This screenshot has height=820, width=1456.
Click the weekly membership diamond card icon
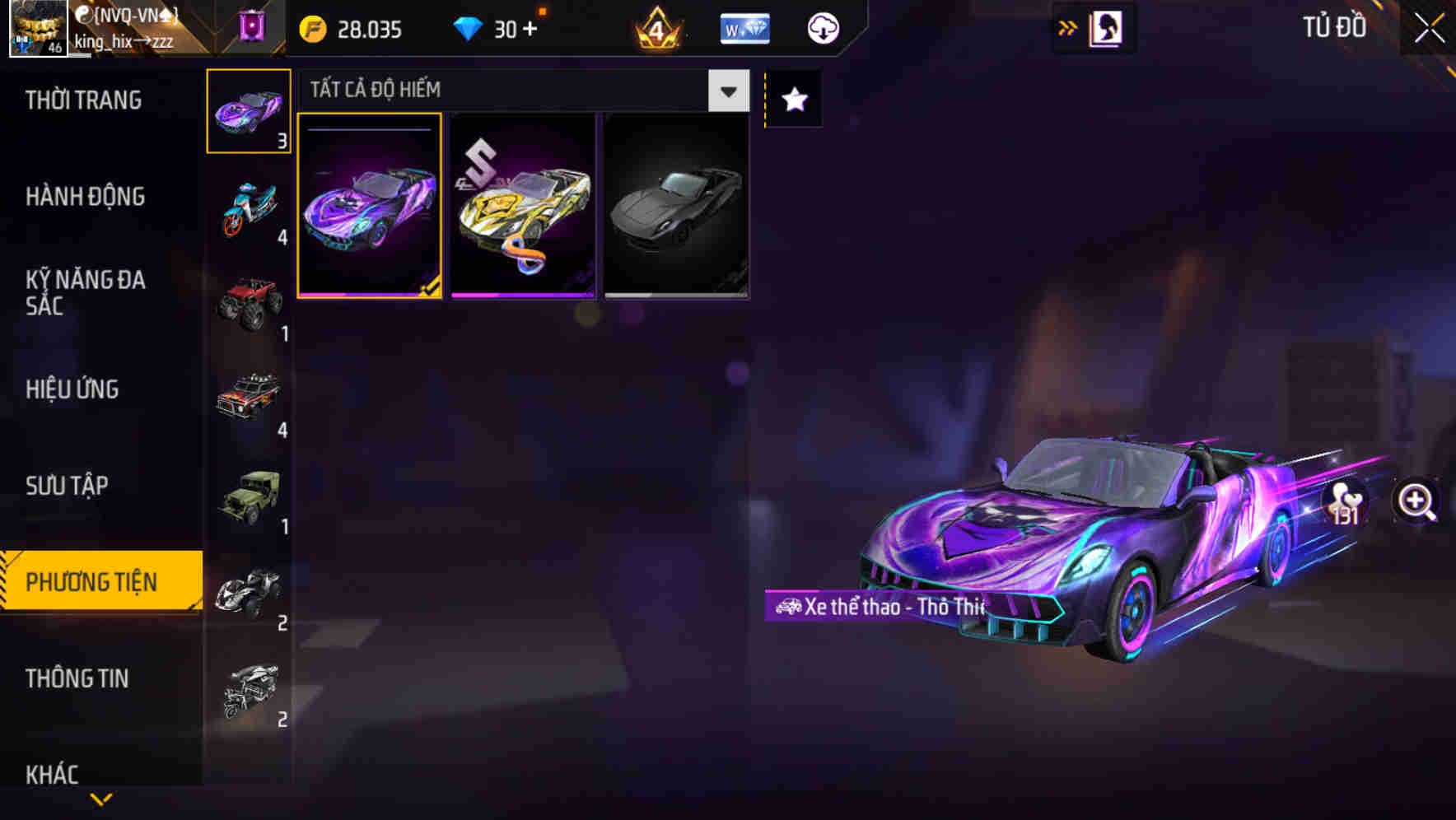pos(744,27)
